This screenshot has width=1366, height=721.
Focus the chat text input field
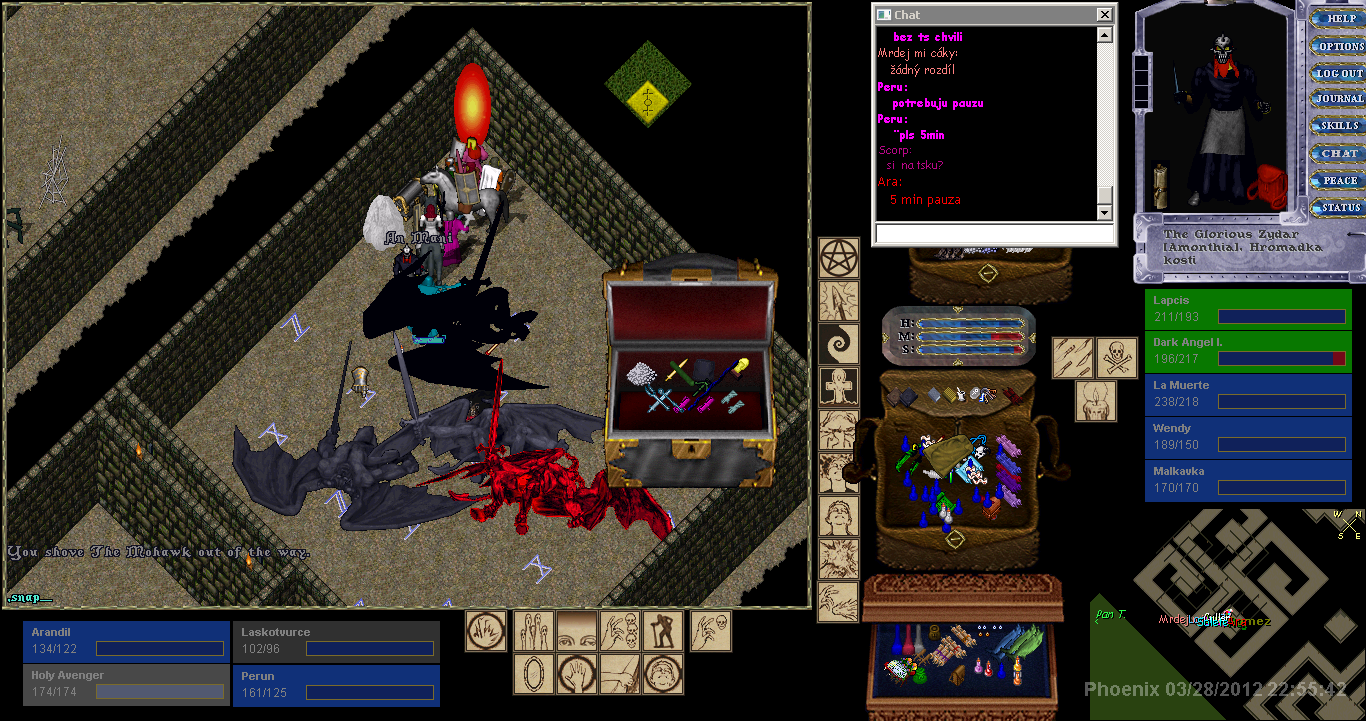click(x=994, y=233)
